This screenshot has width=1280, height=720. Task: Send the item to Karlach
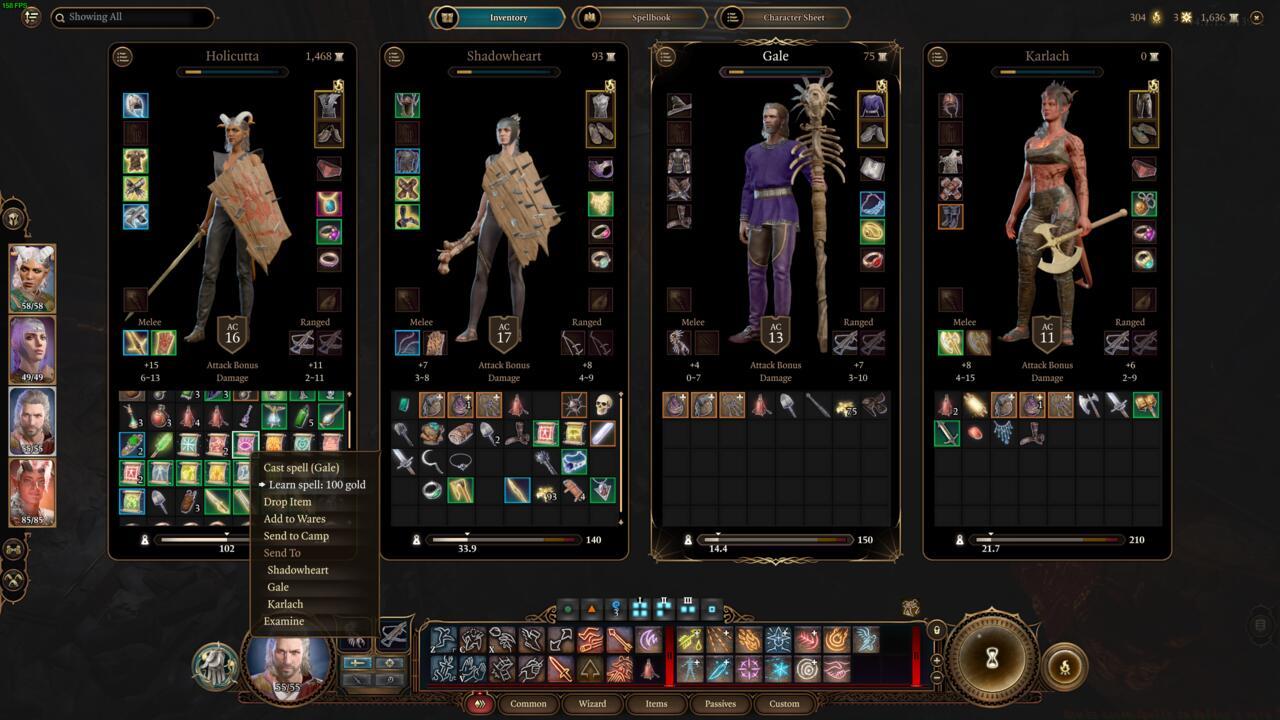285,604
